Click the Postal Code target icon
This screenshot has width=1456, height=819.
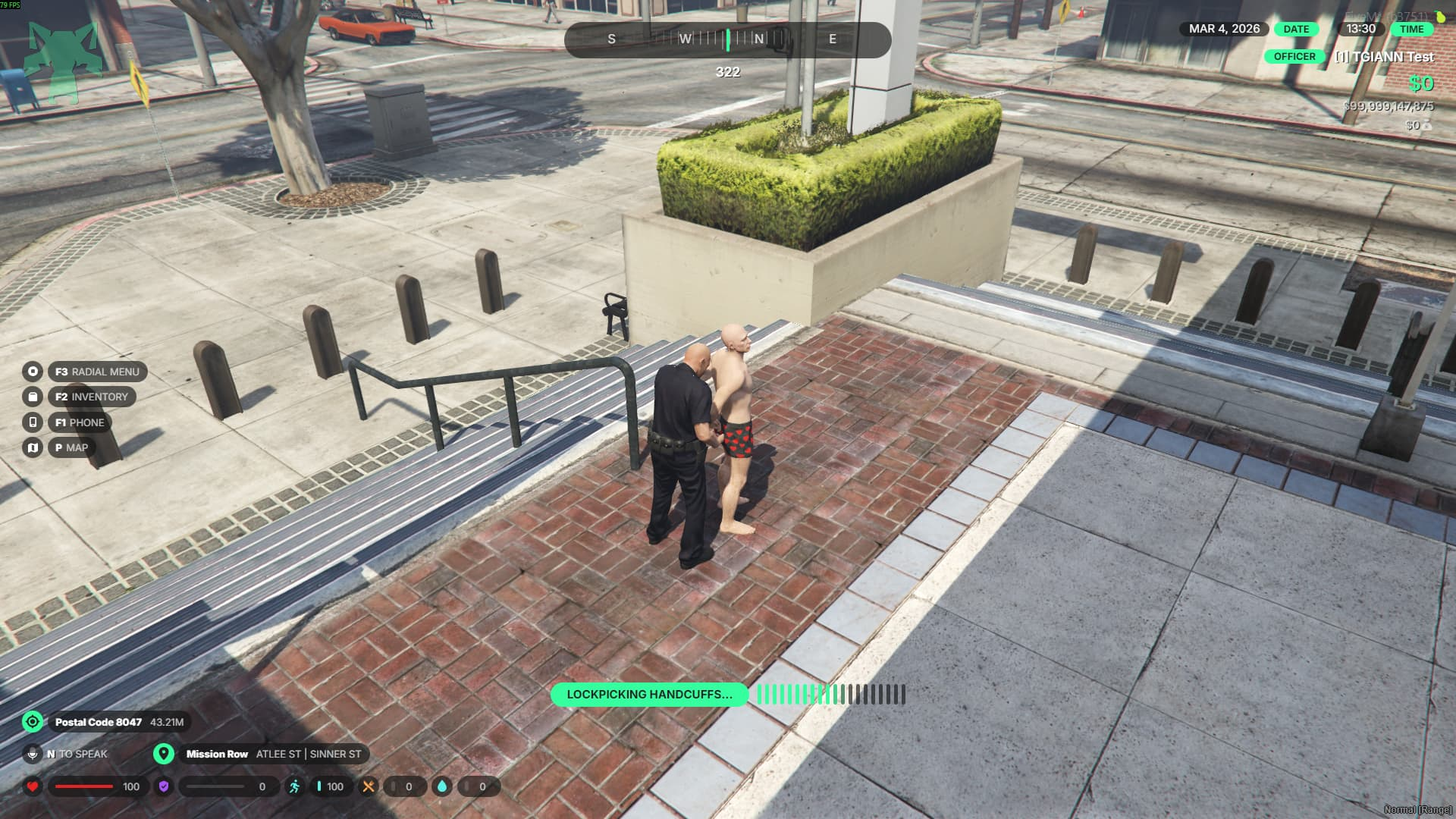pyautogui.click(x=33, y=722)
